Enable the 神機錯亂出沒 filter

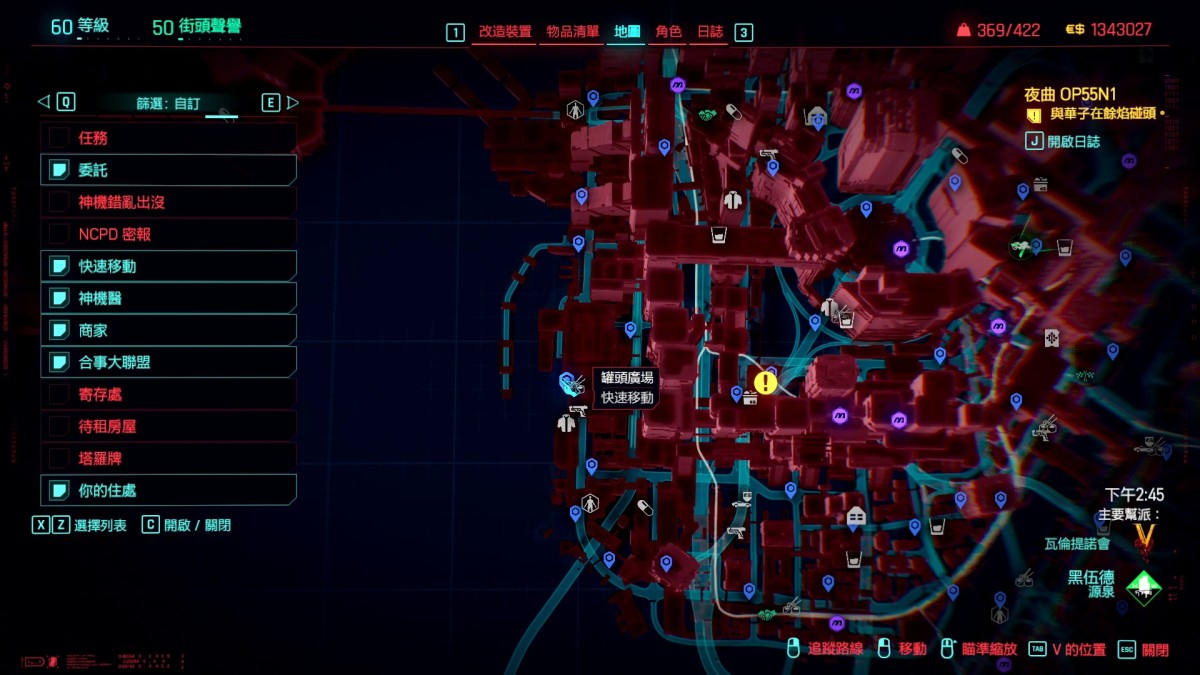168,202
